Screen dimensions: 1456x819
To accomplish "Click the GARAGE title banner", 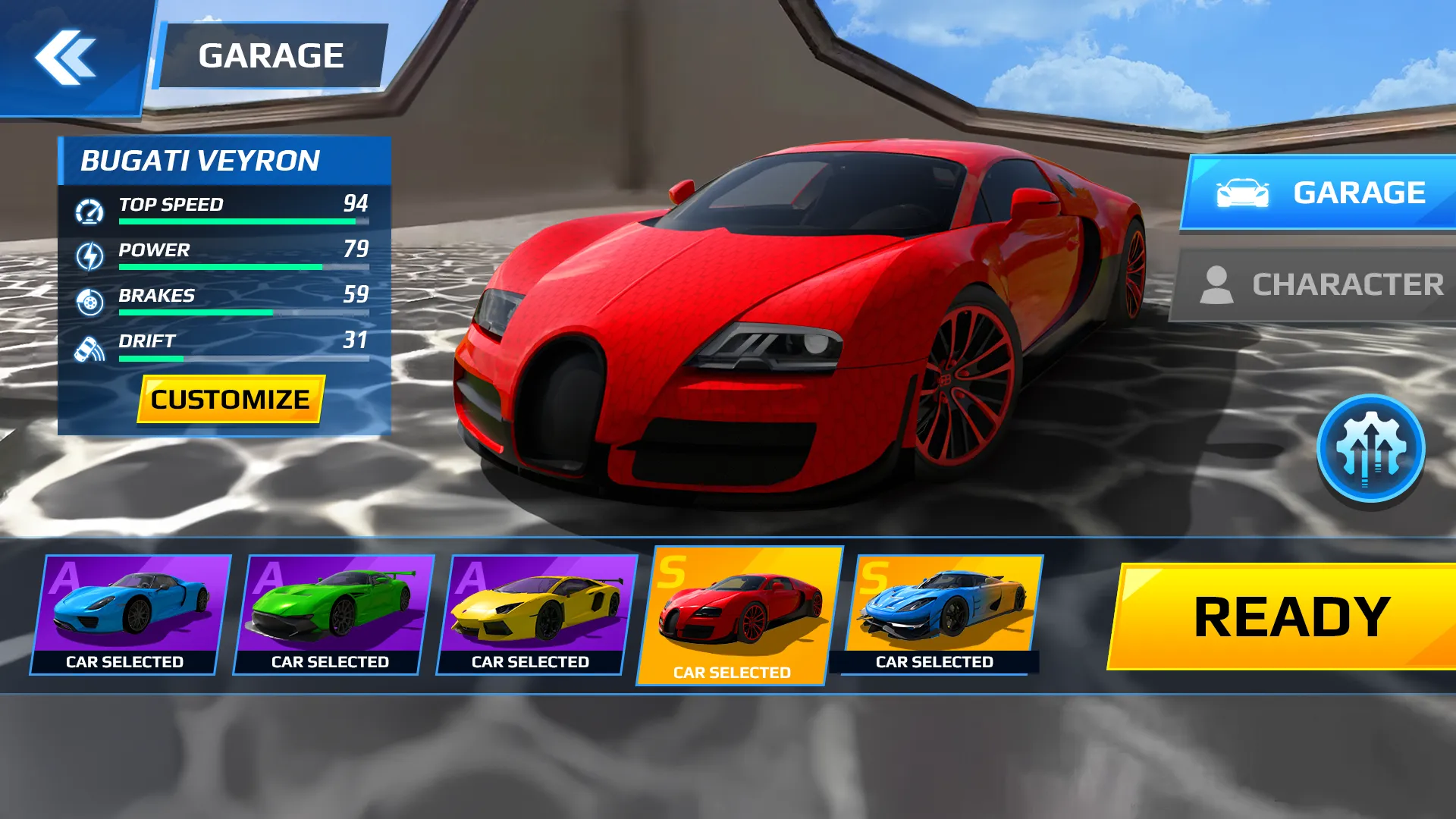I will [273, 53].
